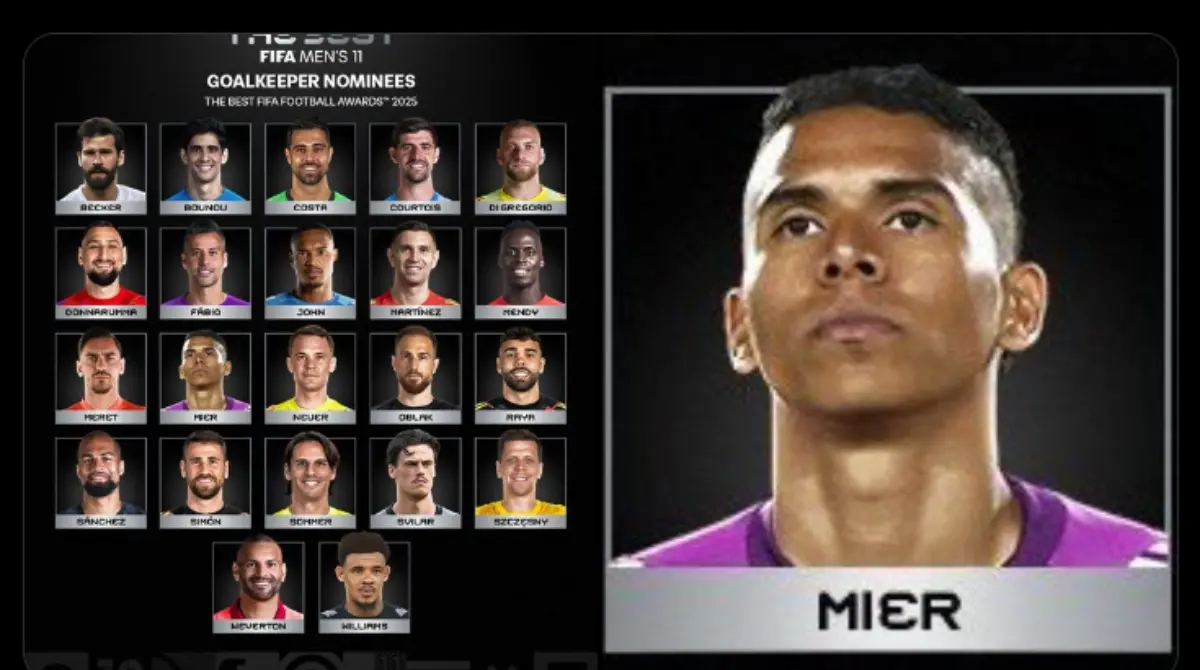Image resolution: width=1200 pixels, height=670 pixels.
Task: Select the Becker goalkeeper card
Action: point(101,167)
